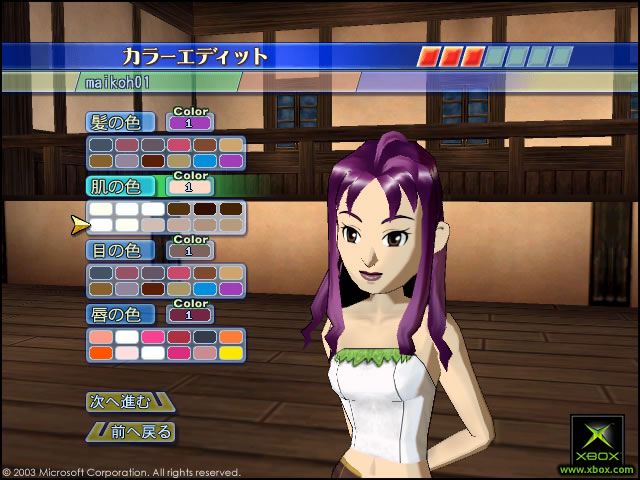Choose the dark reddish-brown hair color swatch

click(x=152, y=160)
